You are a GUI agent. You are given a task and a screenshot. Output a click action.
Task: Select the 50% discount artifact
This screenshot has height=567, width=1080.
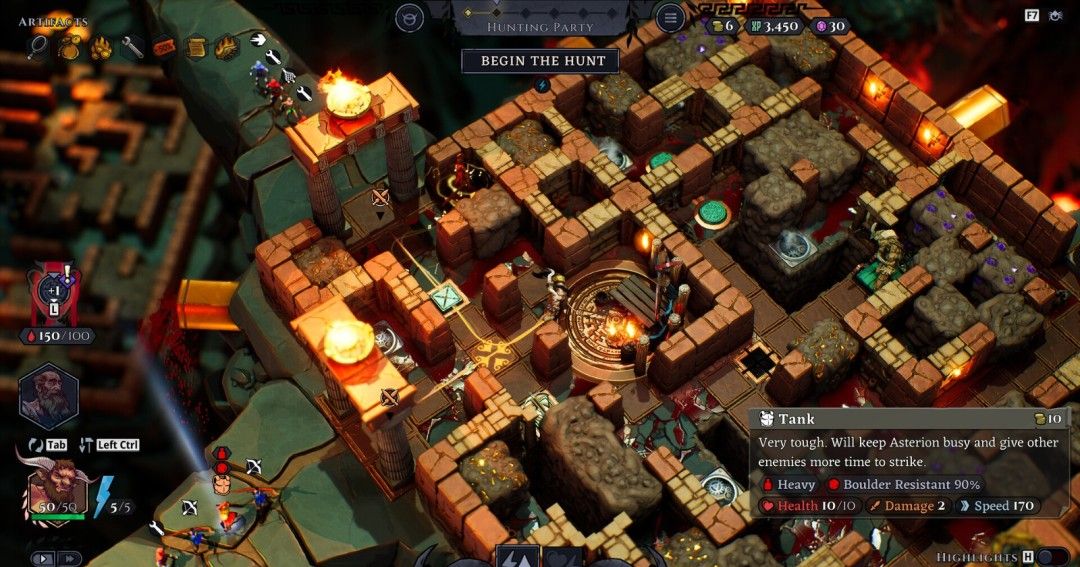click(x=164, y=46)
